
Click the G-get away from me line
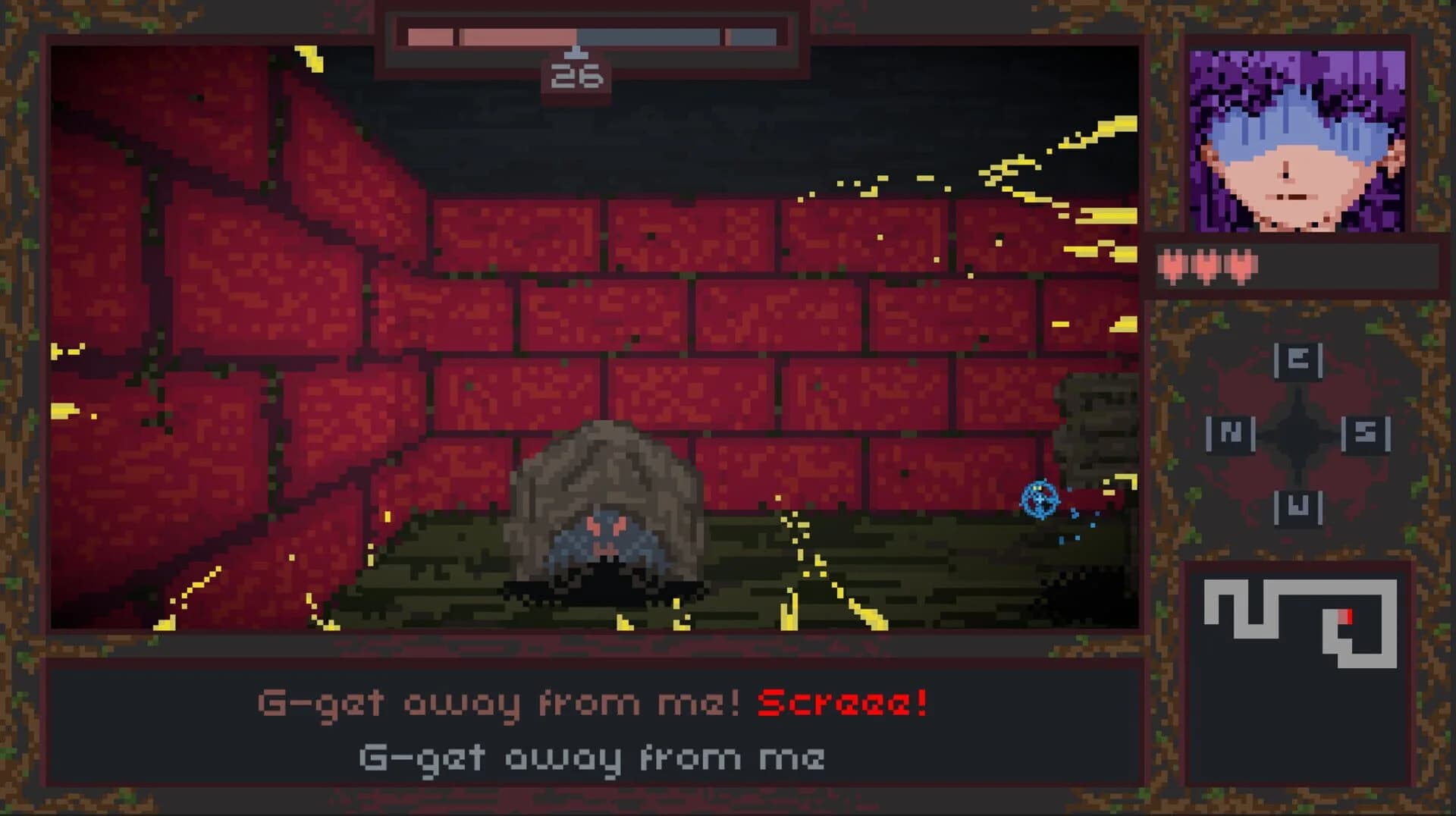pyautogui.click(x=591, y=756)
